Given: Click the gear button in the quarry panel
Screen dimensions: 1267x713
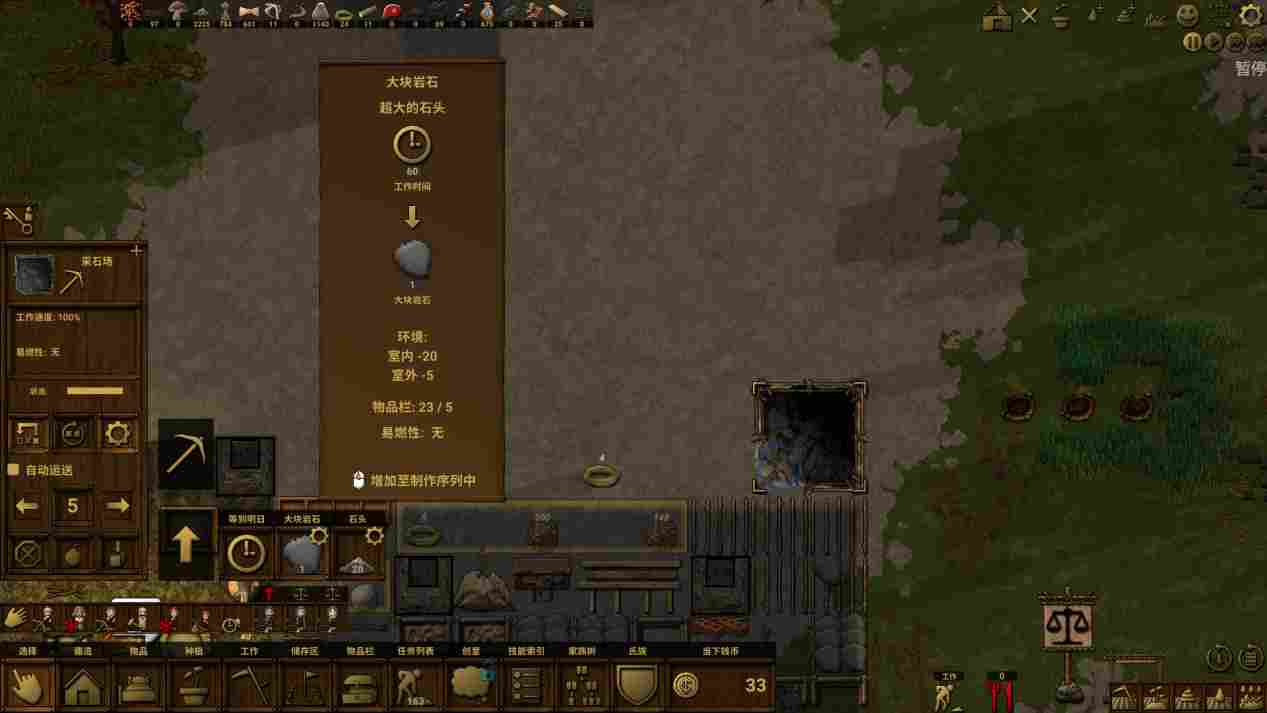Looking at the screenshot, I should coord(117,433).
